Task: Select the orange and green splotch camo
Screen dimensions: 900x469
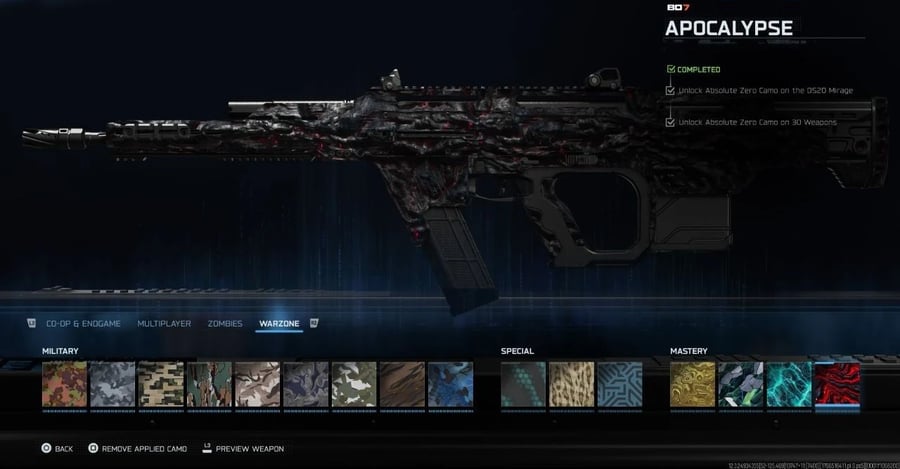Action: point(65,385)
